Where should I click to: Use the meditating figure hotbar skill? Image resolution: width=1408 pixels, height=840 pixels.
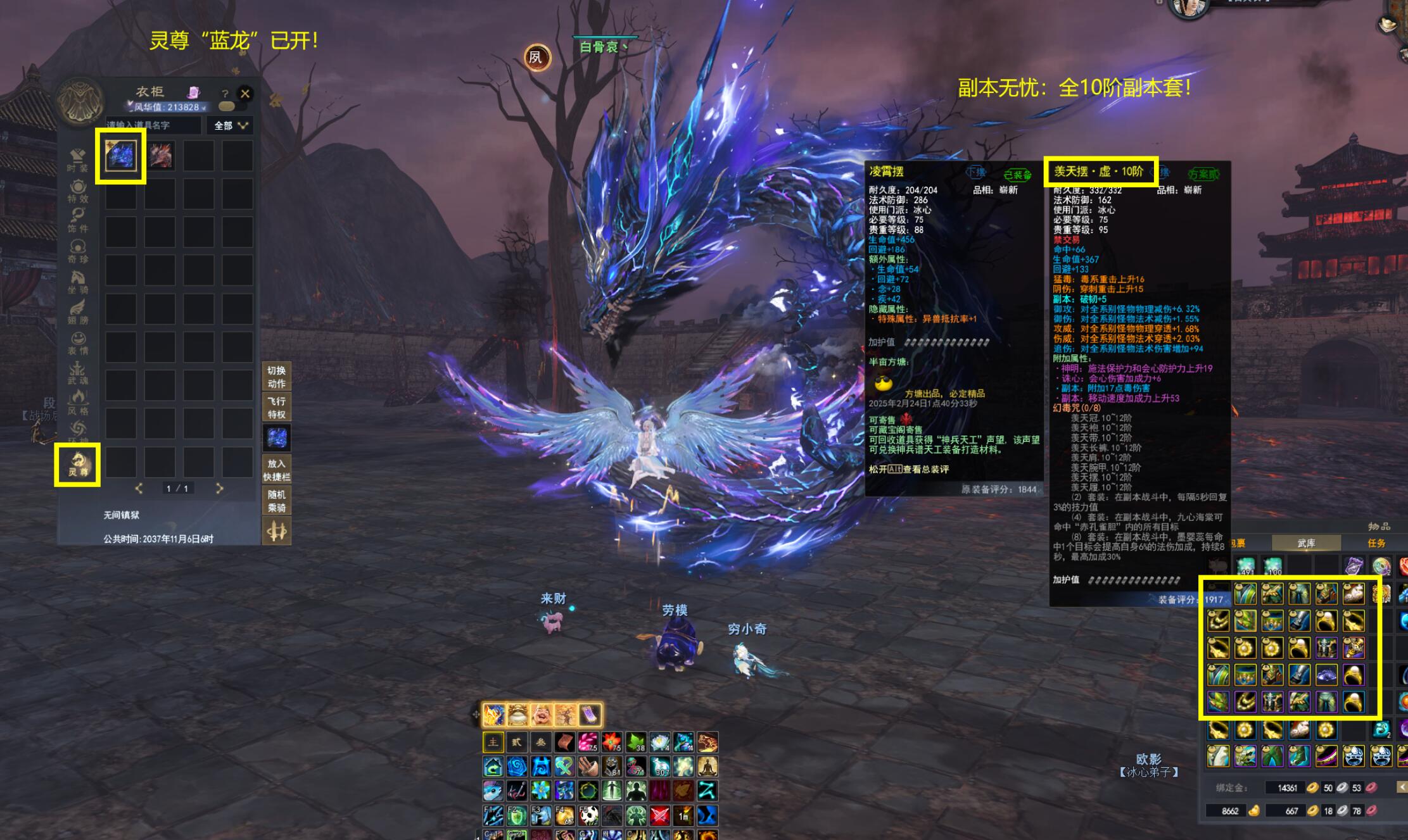pyautogui.click(x=707, y=767)
